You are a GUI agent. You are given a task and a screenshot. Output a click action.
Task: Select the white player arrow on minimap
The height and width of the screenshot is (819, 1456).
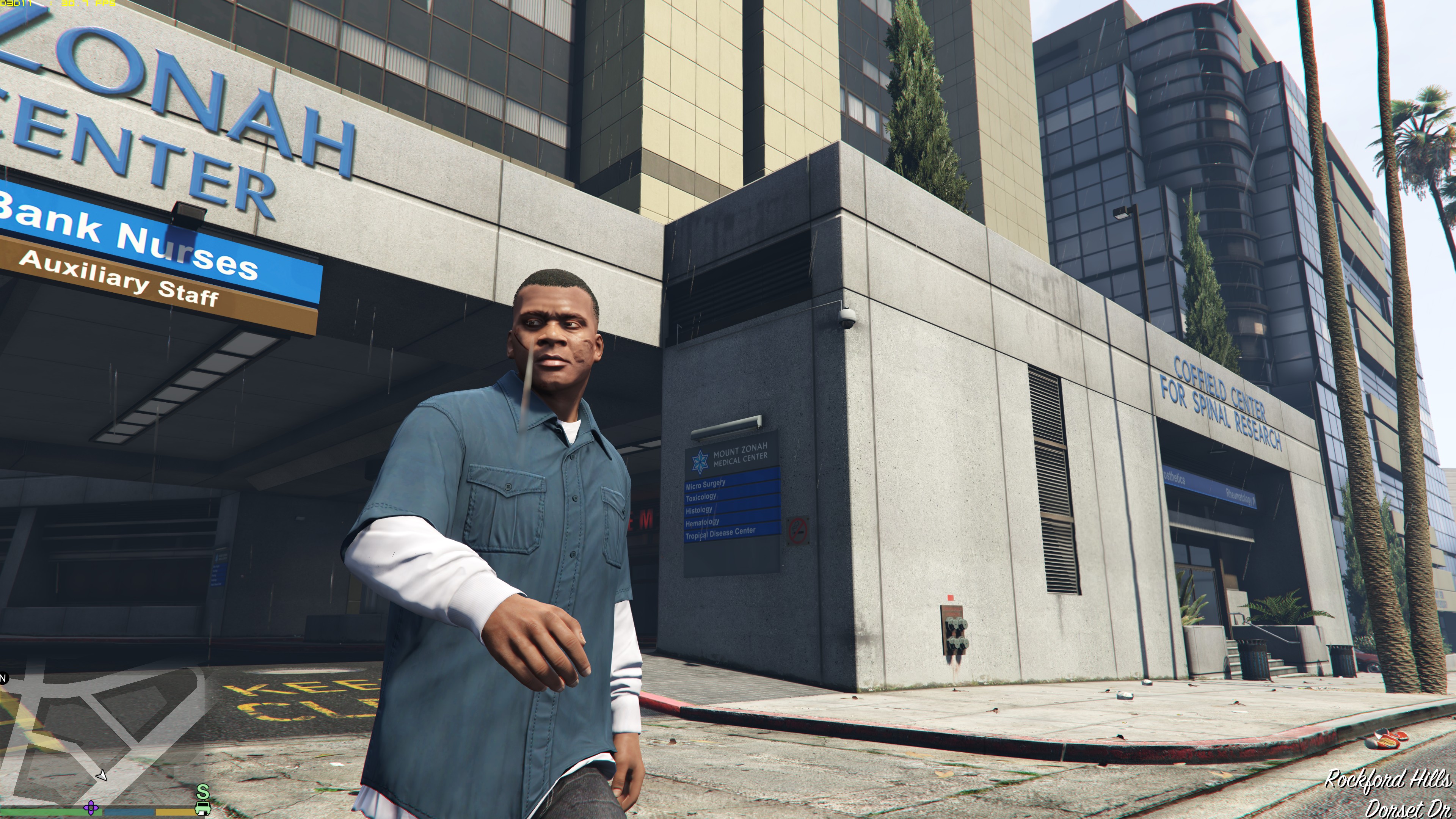point(102,775)
